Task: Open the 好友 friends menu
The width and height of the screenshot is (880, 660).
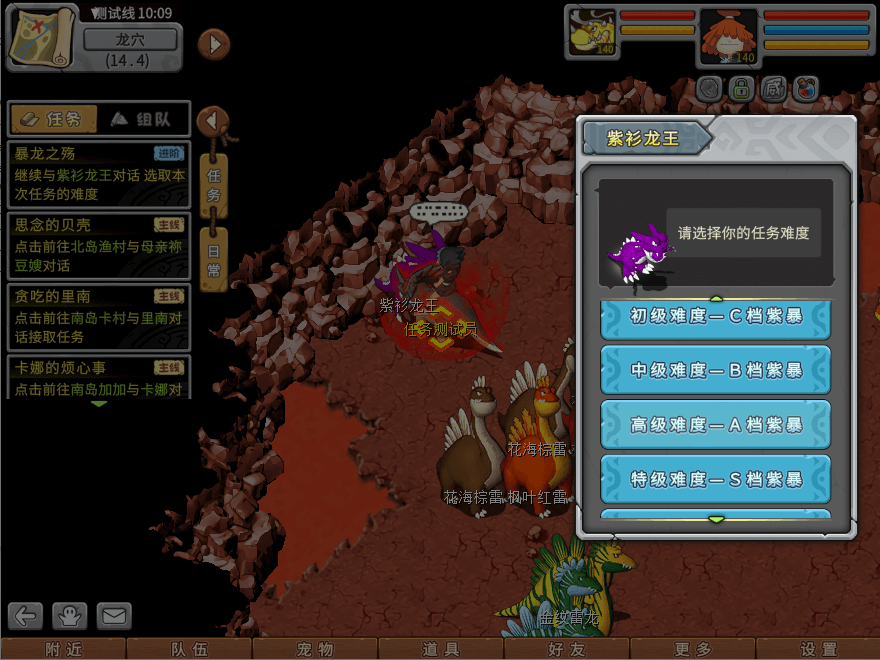Action: [567, 649]
